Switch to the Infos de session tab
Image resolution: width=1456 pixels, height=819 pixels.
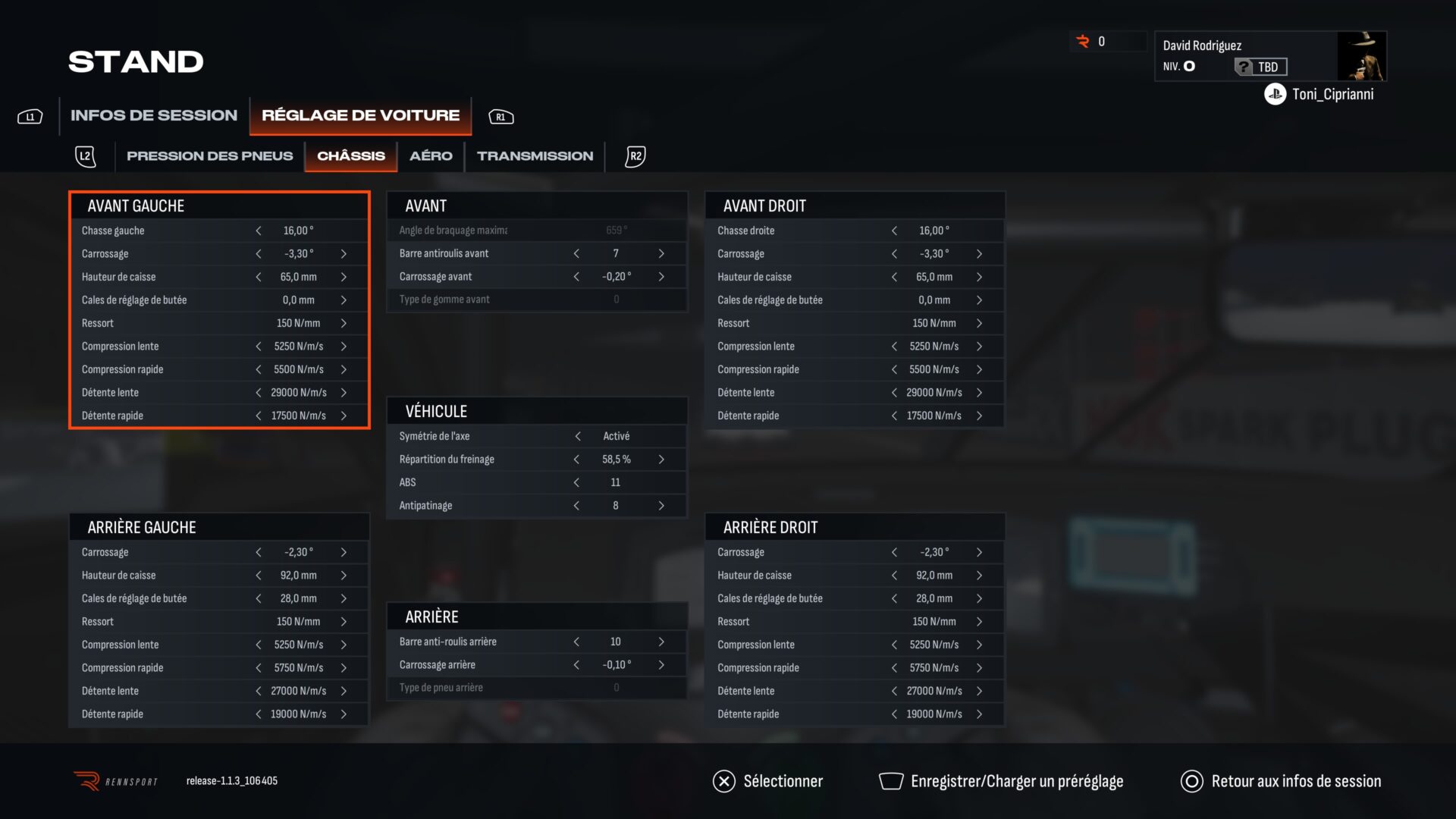(x=153, y=115)
